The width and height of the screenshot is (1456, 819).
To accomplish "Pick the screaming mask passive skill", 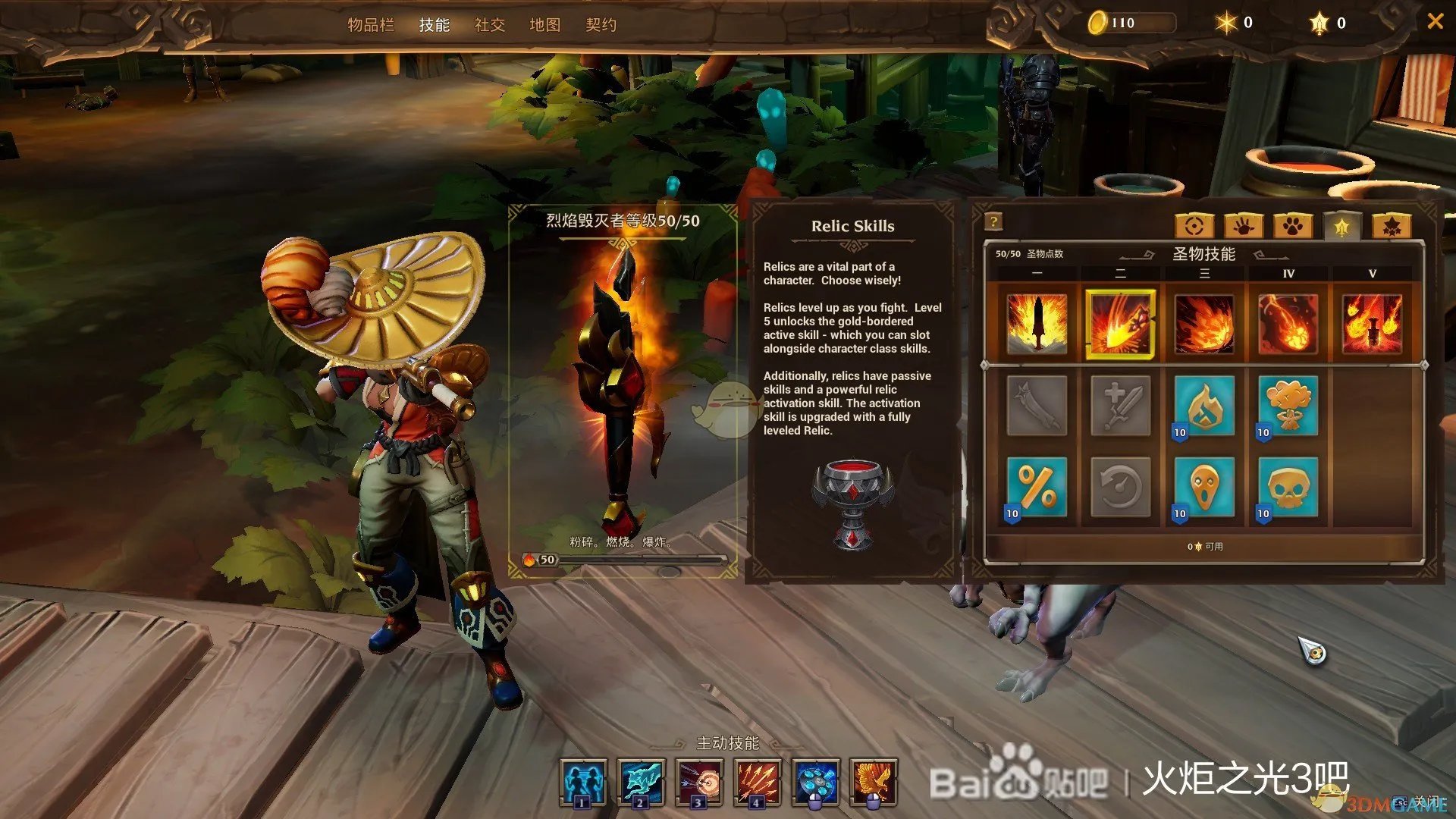I will click(1204, 488).
